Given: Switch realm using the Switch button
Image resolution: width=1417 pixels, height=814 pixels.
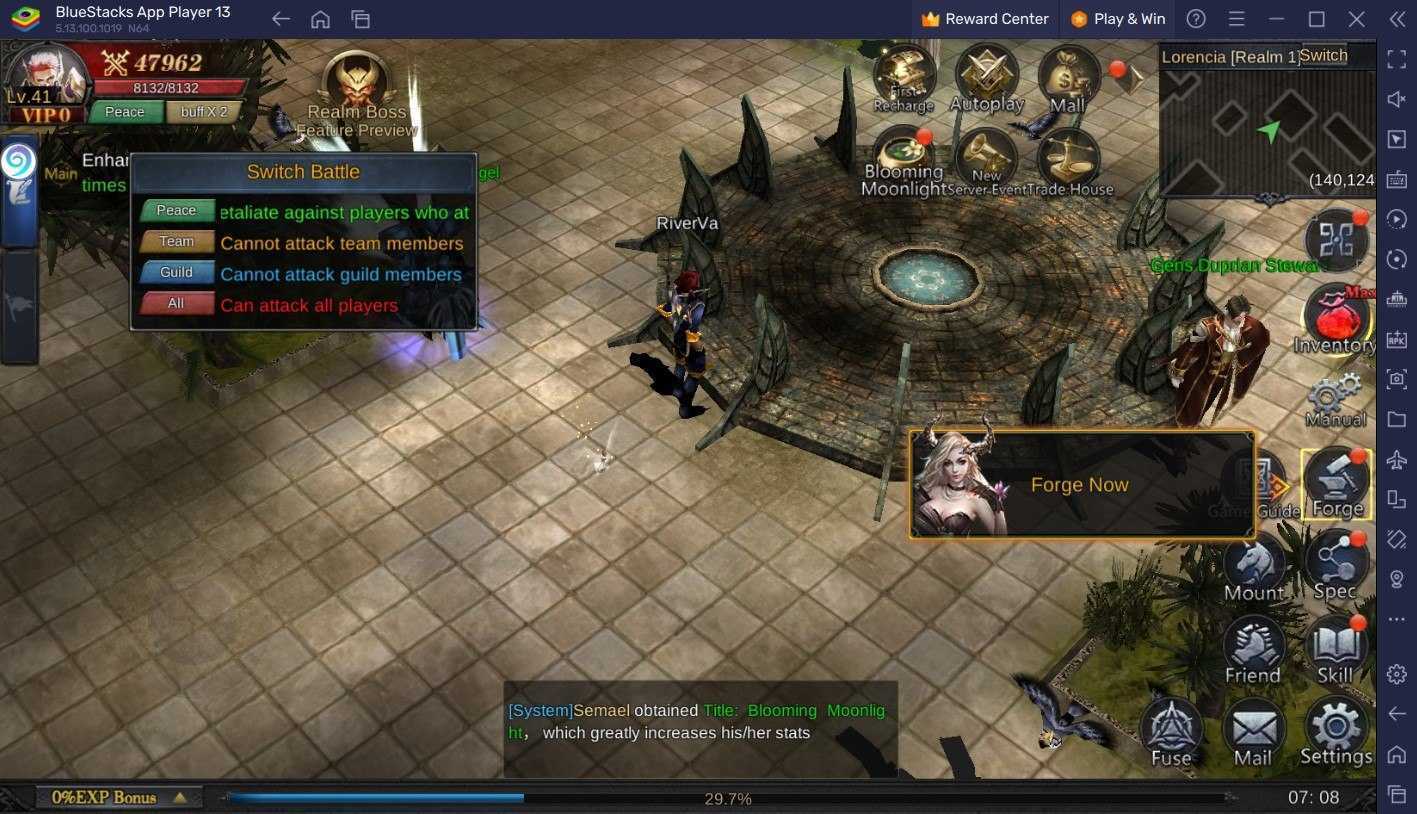Looking at the screenshot, I should [1323, 56].
